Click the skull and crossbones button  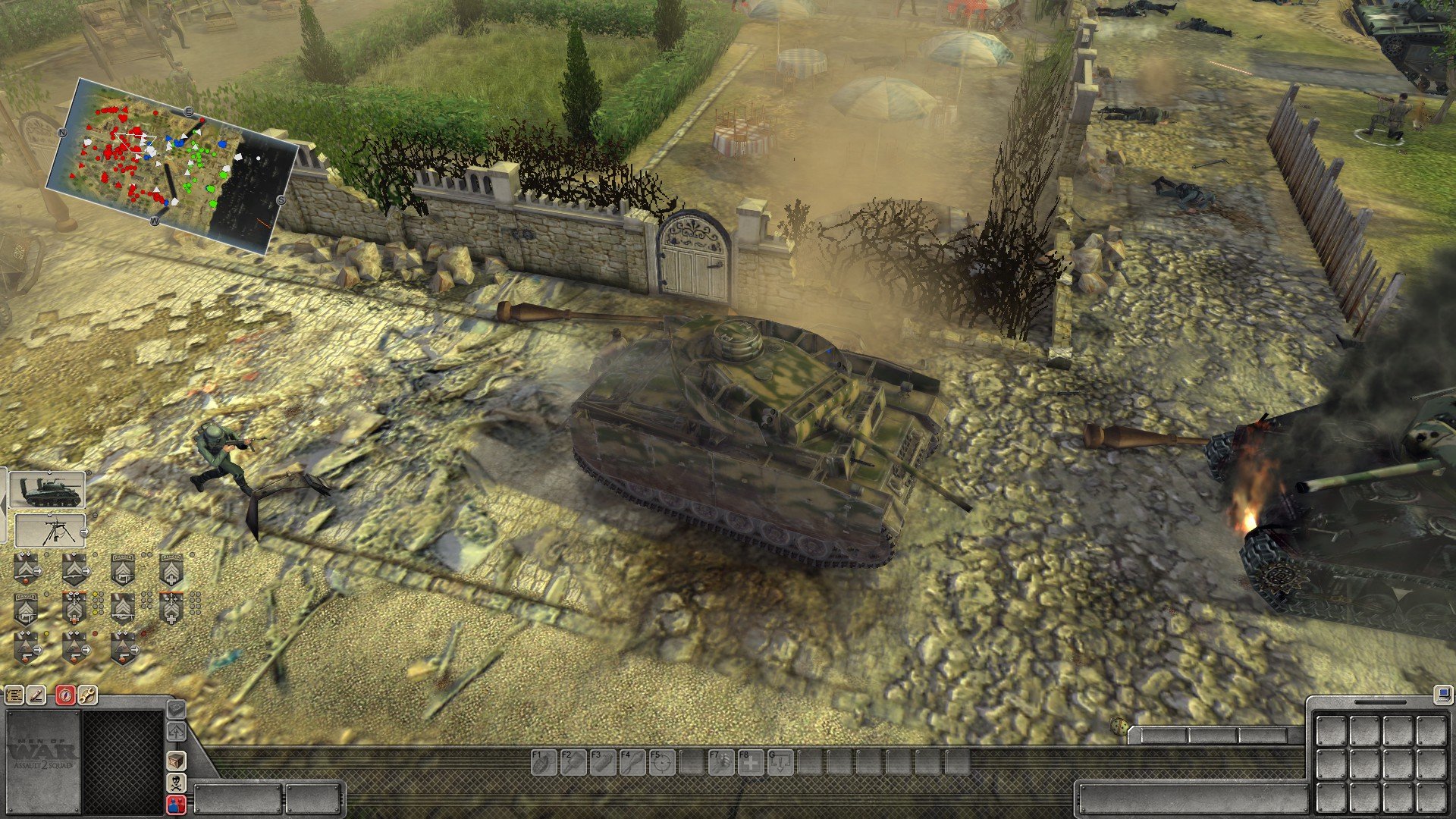pos(176,783)
